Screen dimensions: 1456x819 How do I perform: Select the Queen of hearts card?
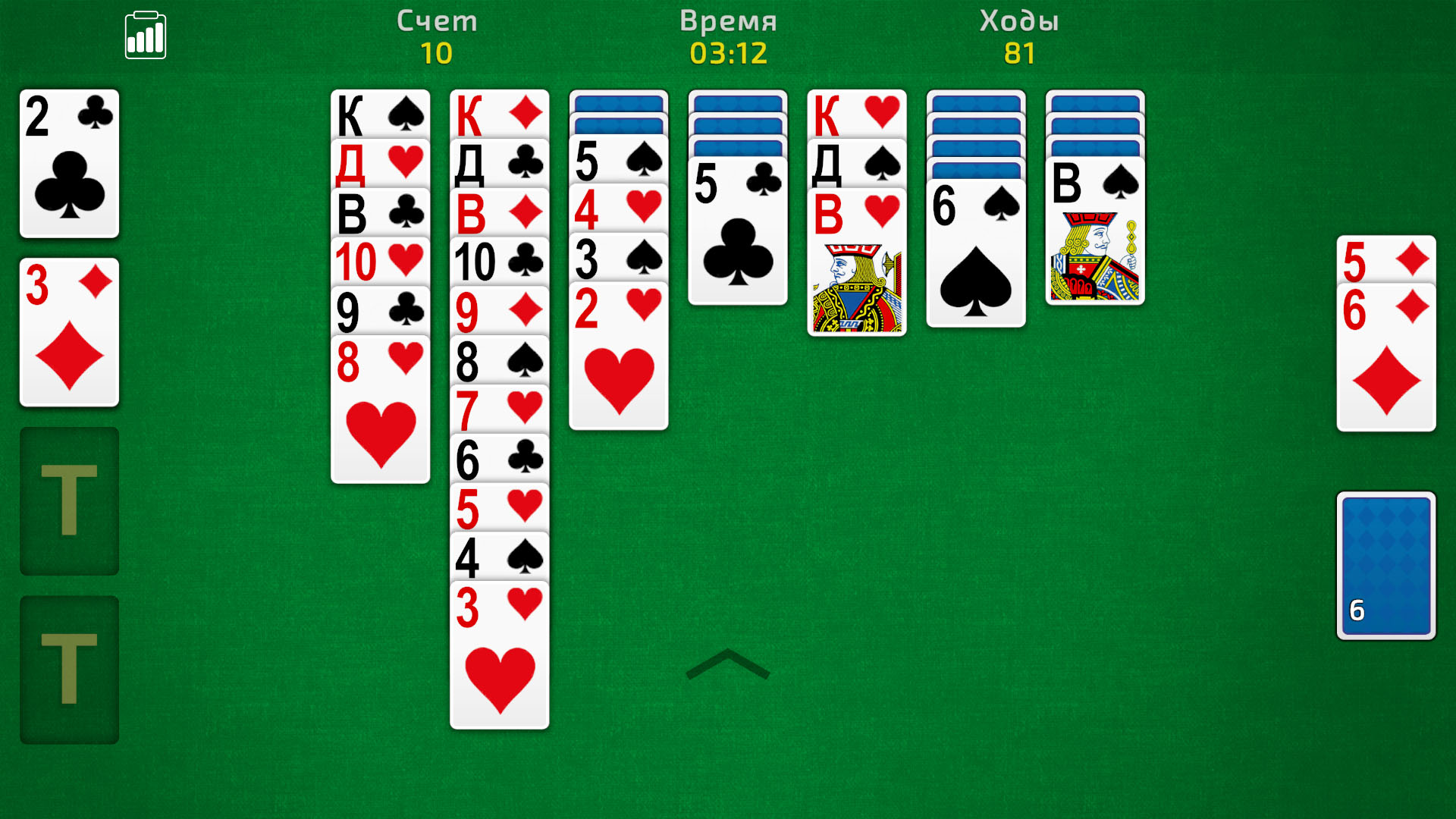(380, 163)
